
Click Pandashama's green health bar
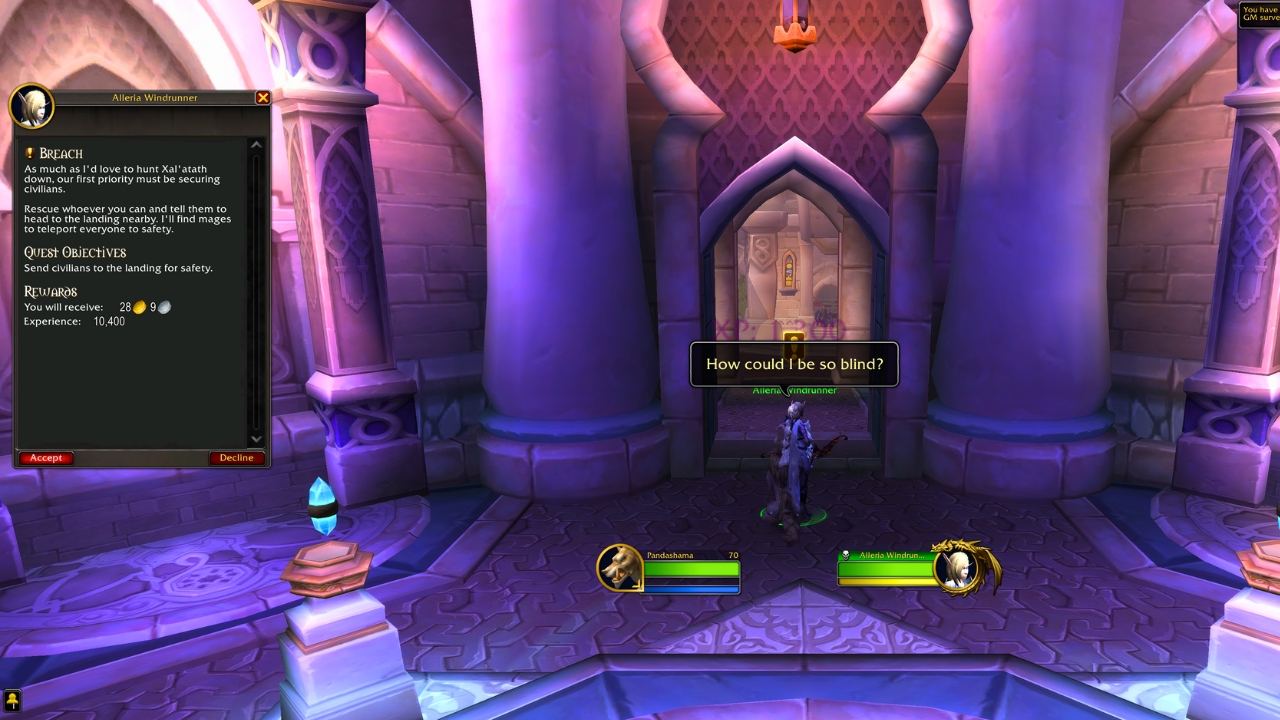pyautogui.click(x=690, y=567)
